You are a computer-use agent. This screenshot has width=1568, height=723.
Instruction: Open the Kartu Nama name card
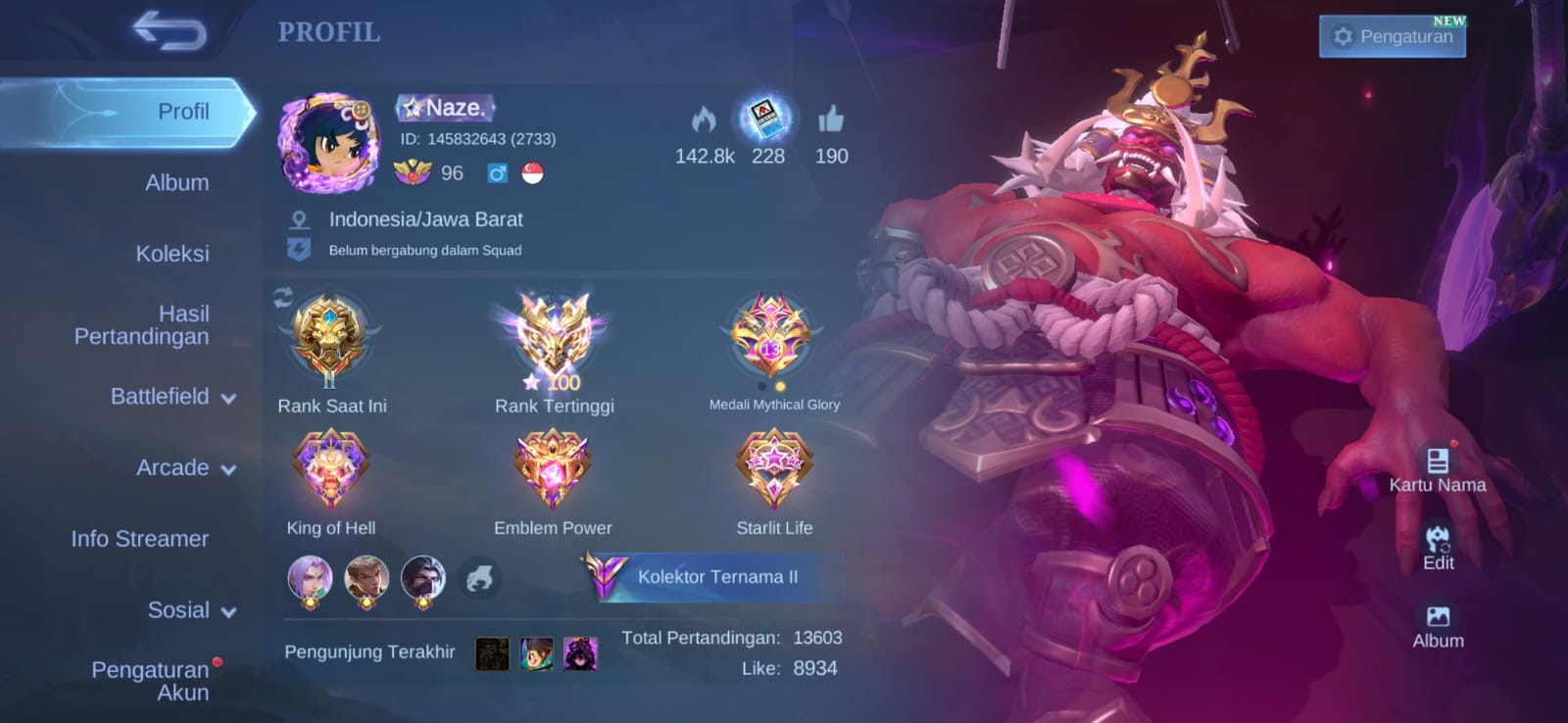click(1437, 469)
